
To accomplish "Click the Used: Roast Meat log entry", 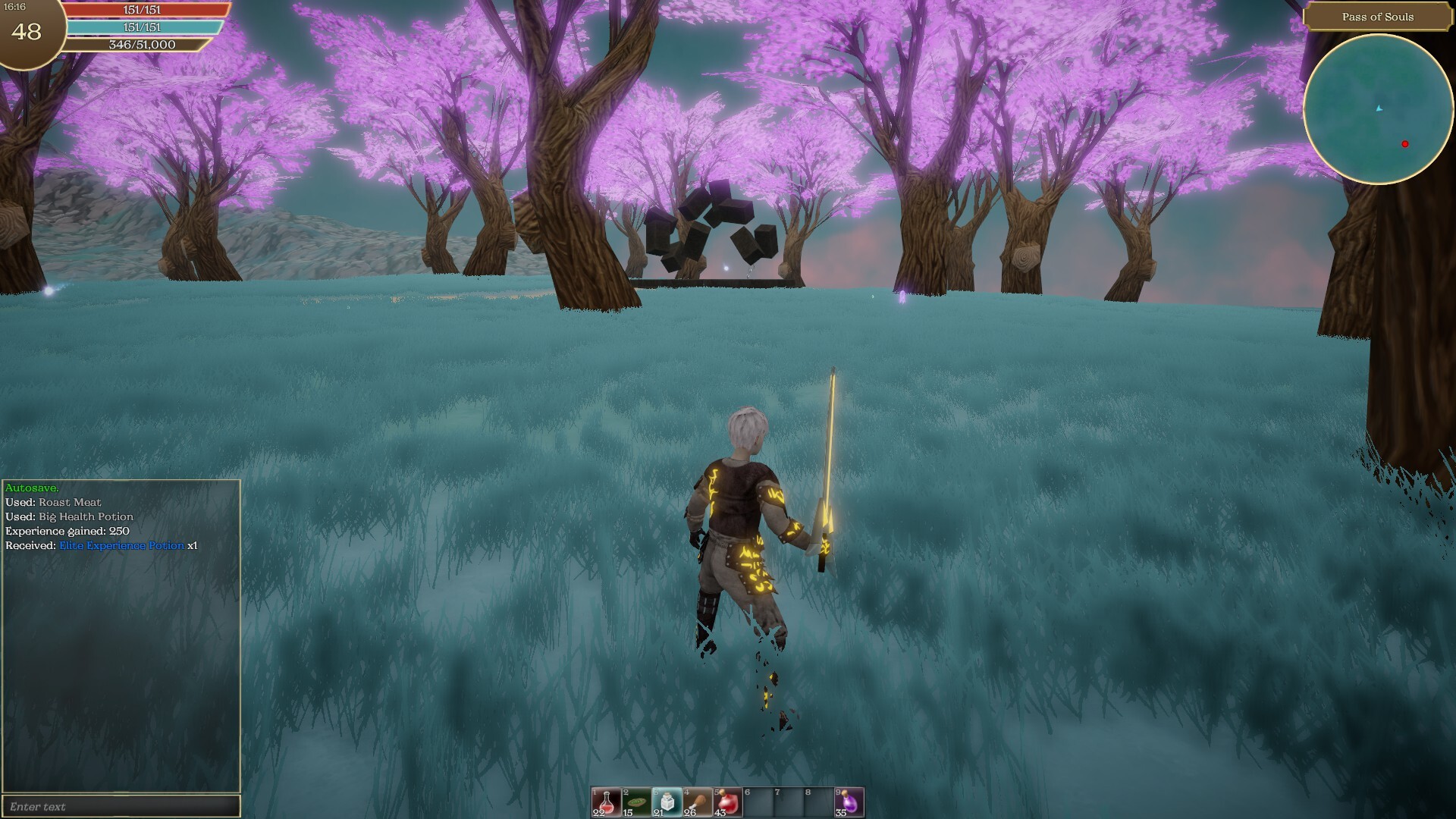I will click(55, 502).
